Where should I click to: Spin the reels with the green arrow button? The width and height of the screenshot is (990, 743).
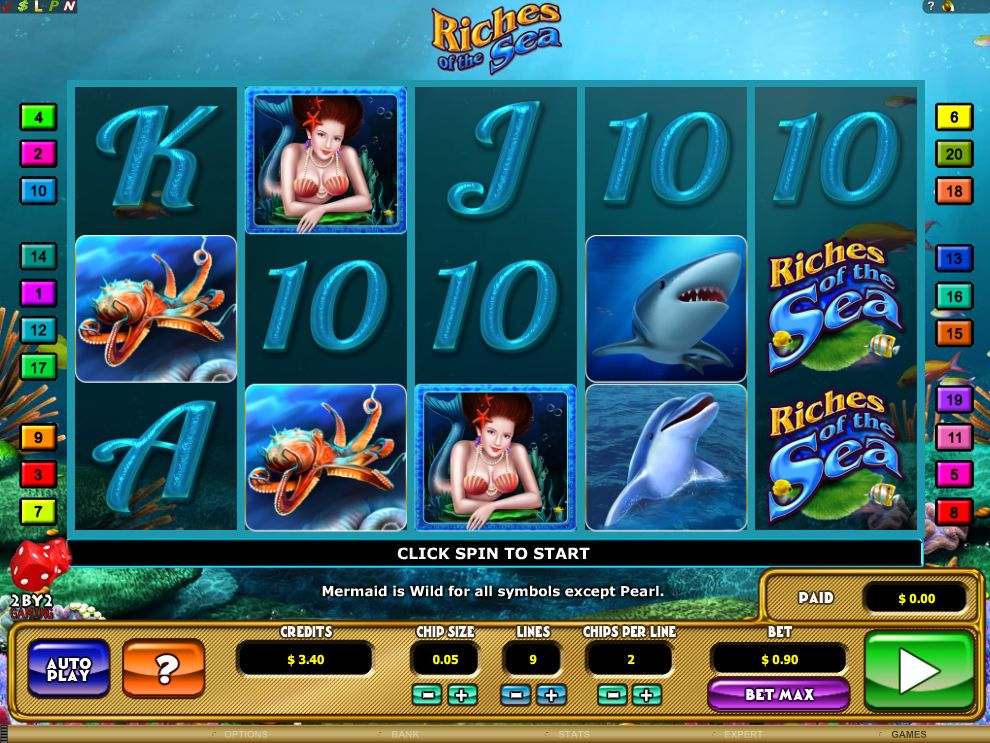919,670
